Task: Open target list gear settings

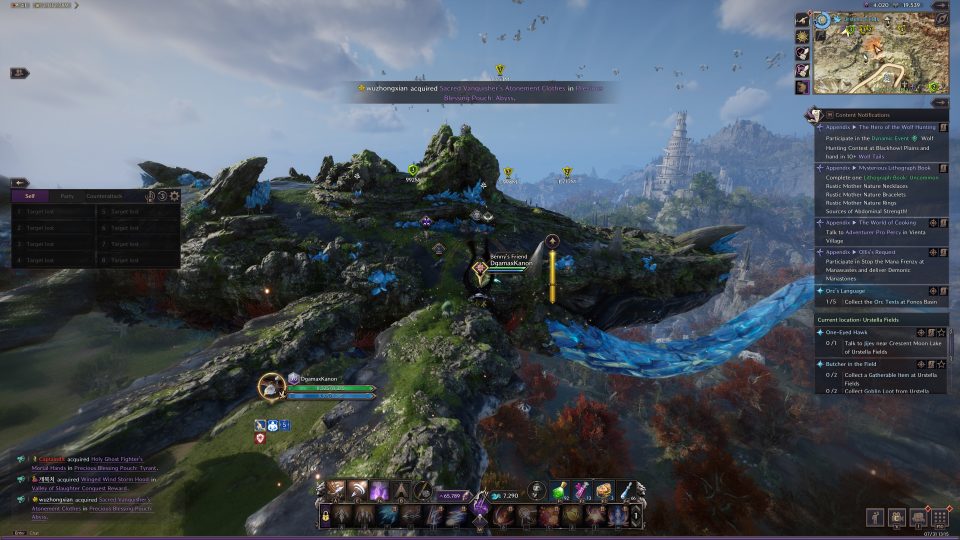Action: tap(174, 196)
